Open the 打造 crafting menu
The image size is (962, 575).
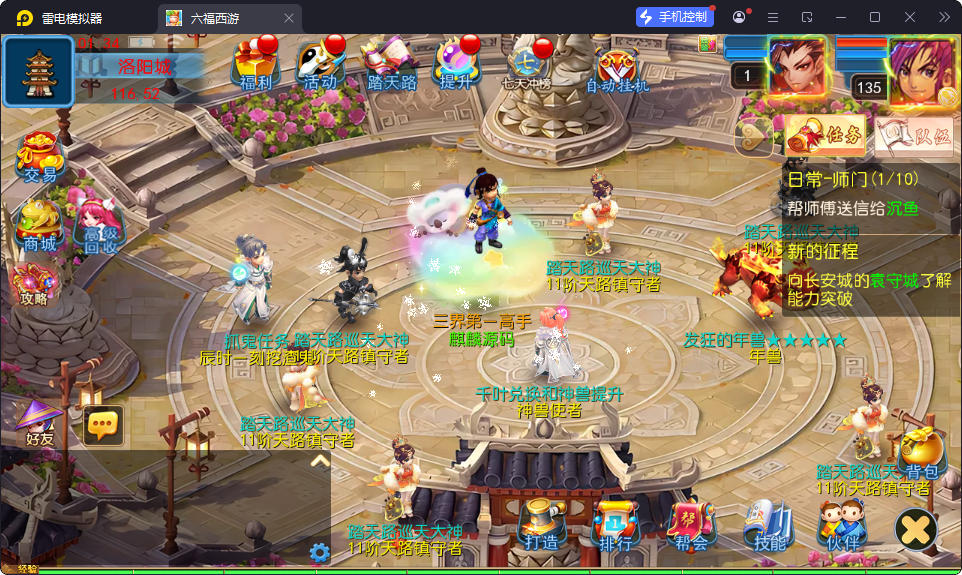(543, 525)
